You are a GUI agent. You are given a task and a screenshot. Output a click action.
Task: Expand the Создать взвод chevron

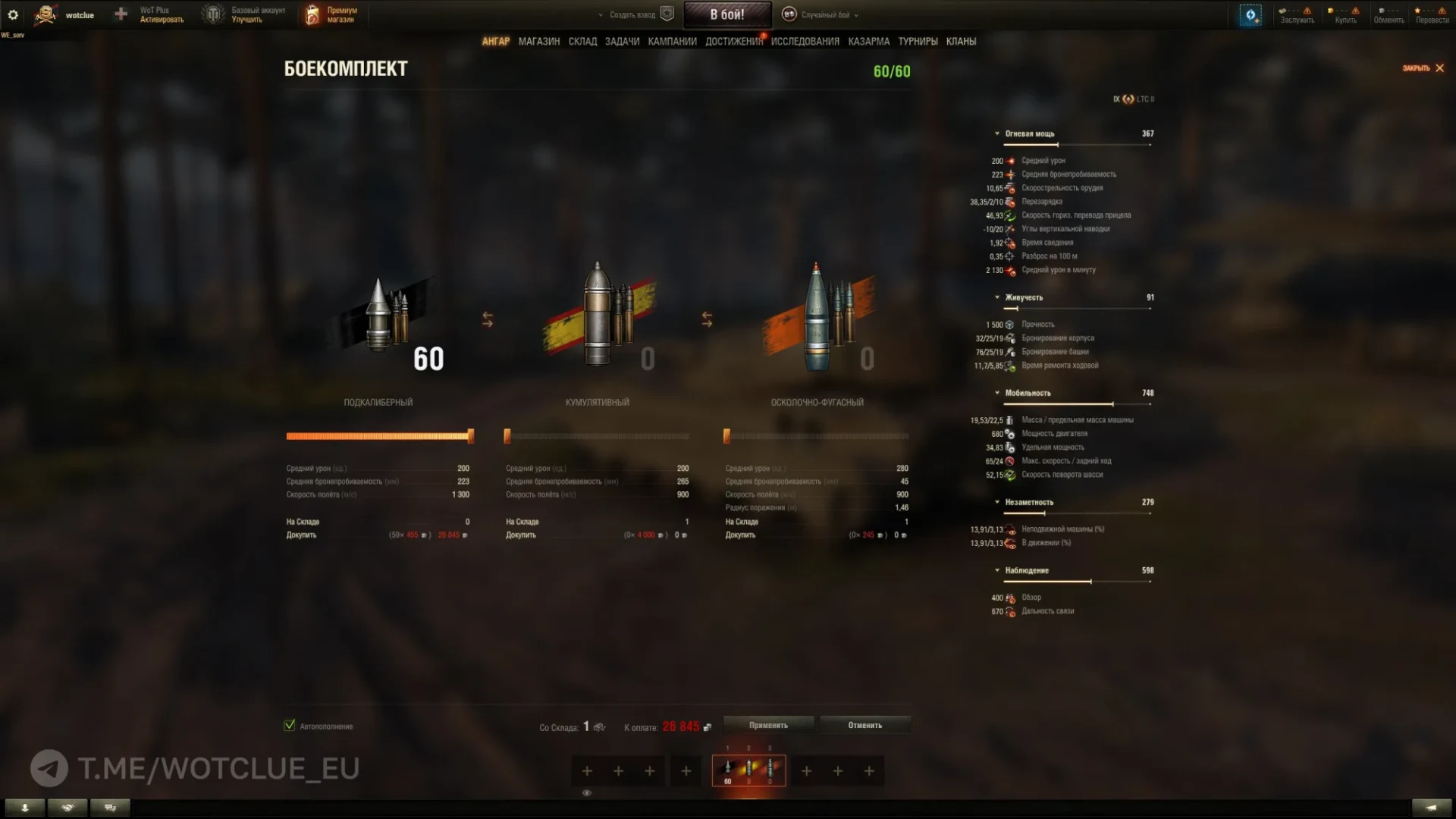click(x=599, y=14)
